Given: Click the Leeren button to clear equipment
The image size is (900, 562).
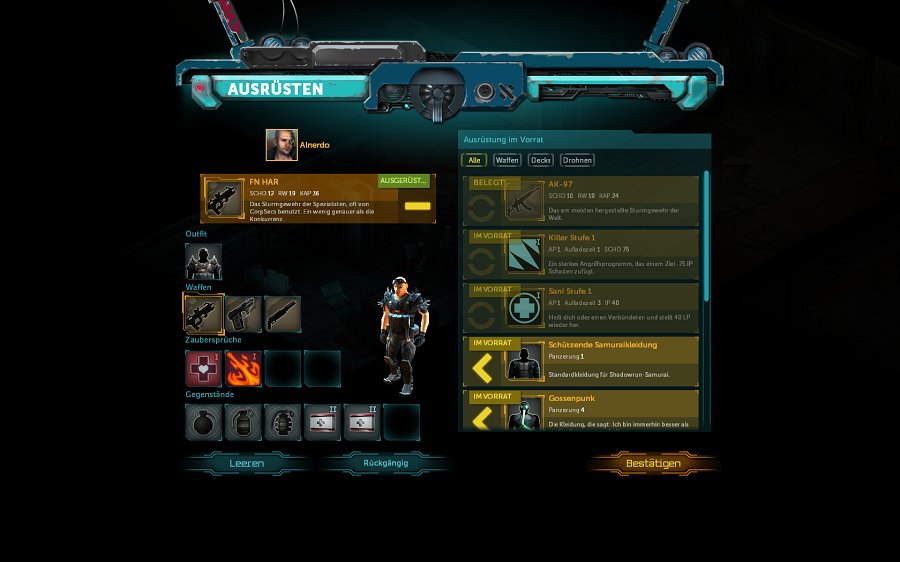Looking at the screenshot, I should point(246,464).
